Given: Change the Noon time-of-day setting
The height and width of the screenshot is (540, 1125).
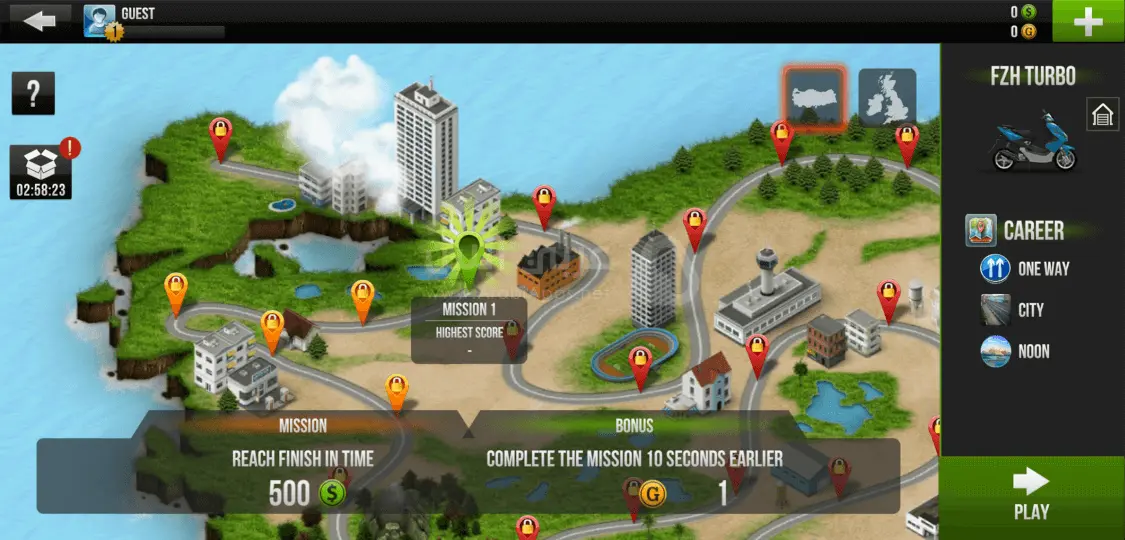Looking at the screenshot, I should [x=1015, y=352].
